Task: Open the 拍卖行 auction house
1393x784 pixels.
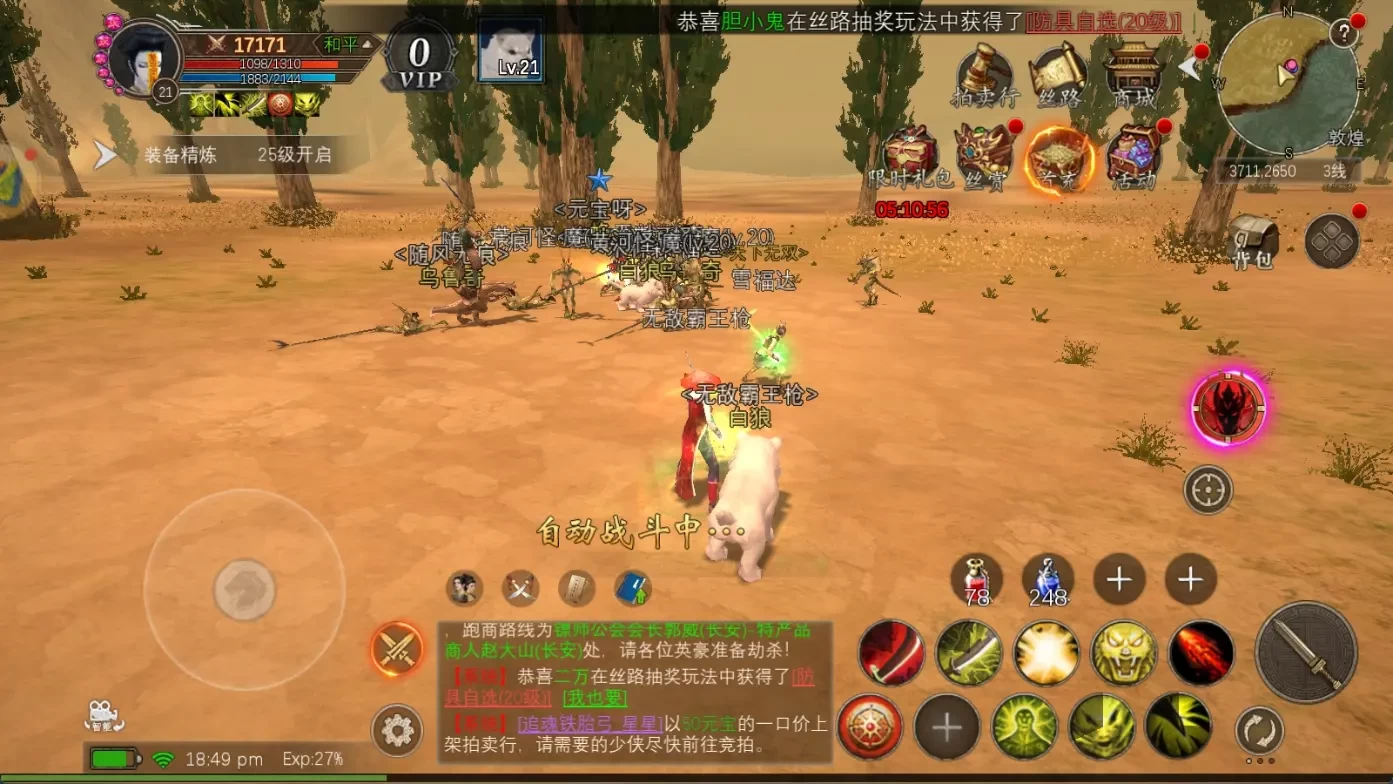Action: [x=984, y=76]
